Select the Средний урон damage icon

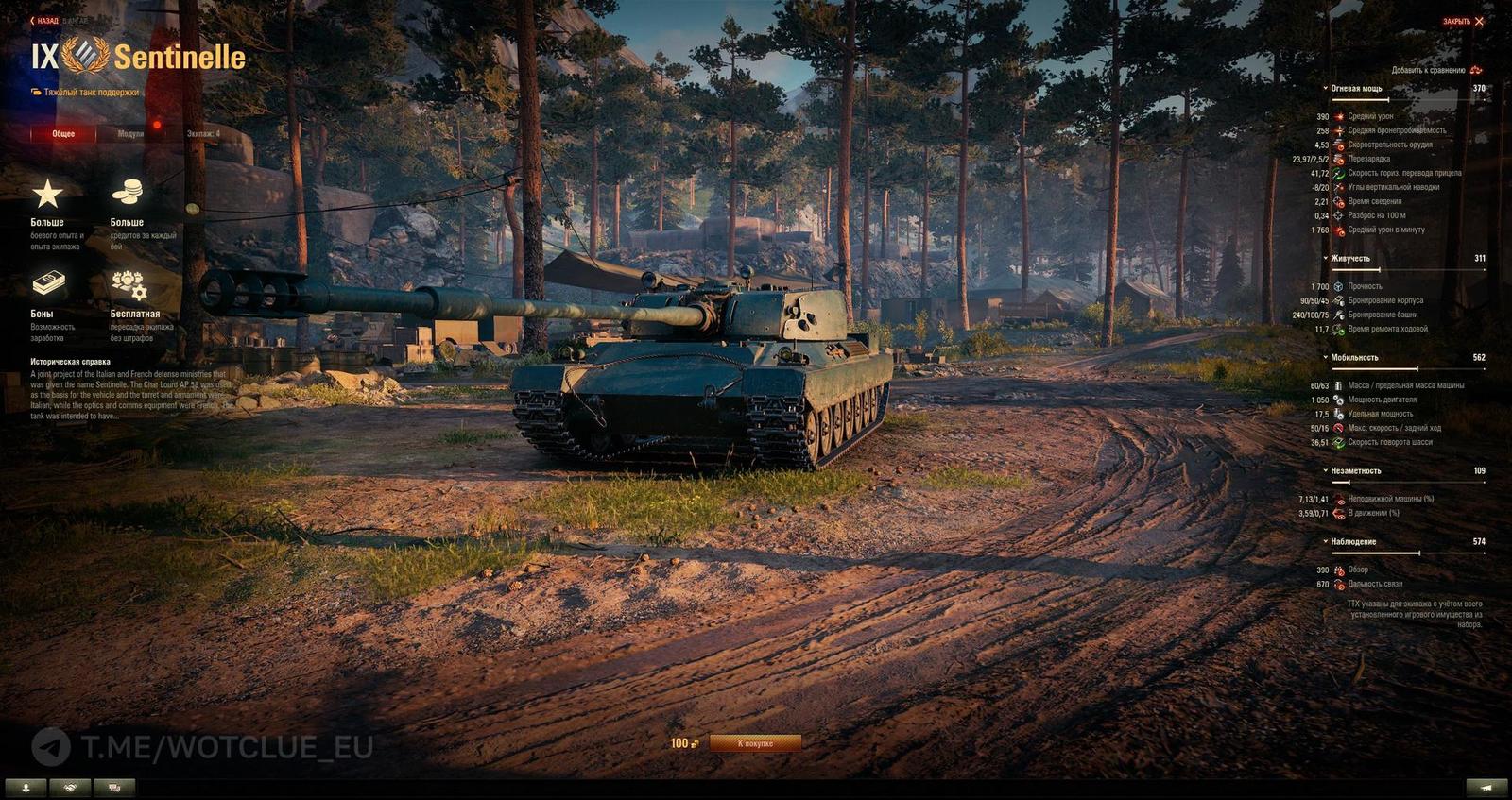[1339, 116]
